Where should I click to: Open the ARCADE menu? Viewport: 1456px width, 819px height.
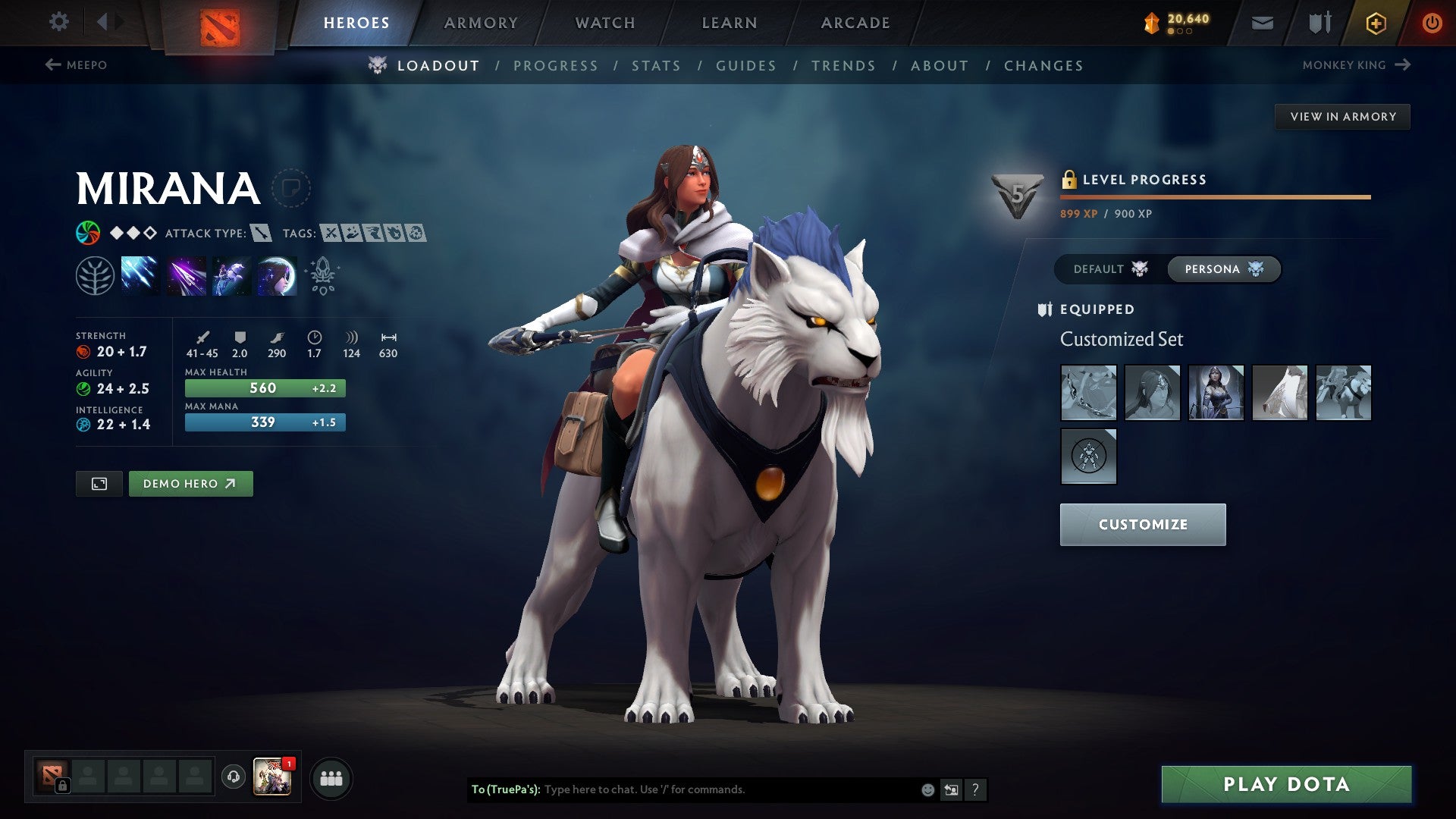[x=855, y=22]
